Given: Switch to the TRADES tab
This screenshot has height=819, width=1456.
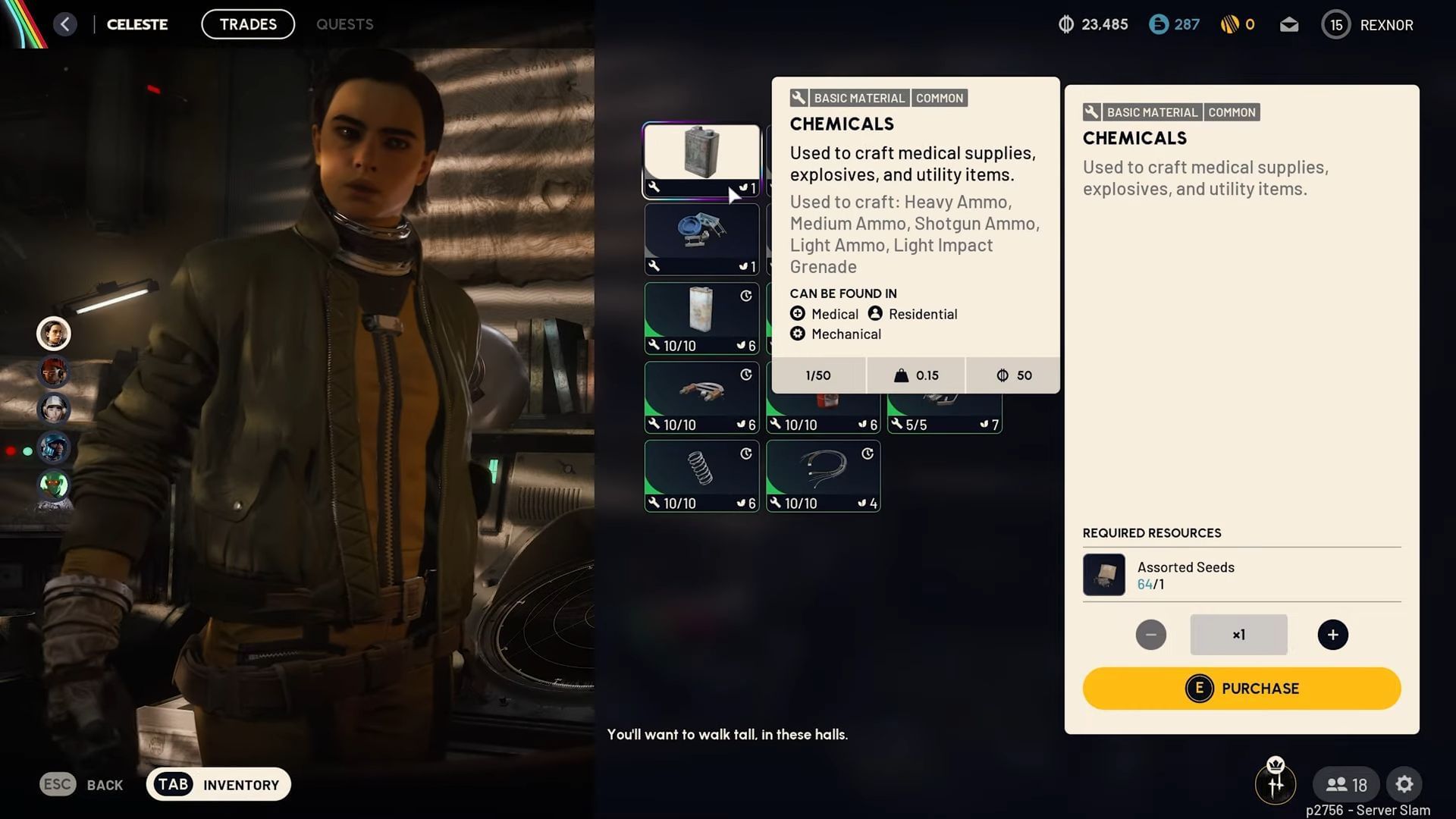Looking at the screenshot, I should click(247, 24).
